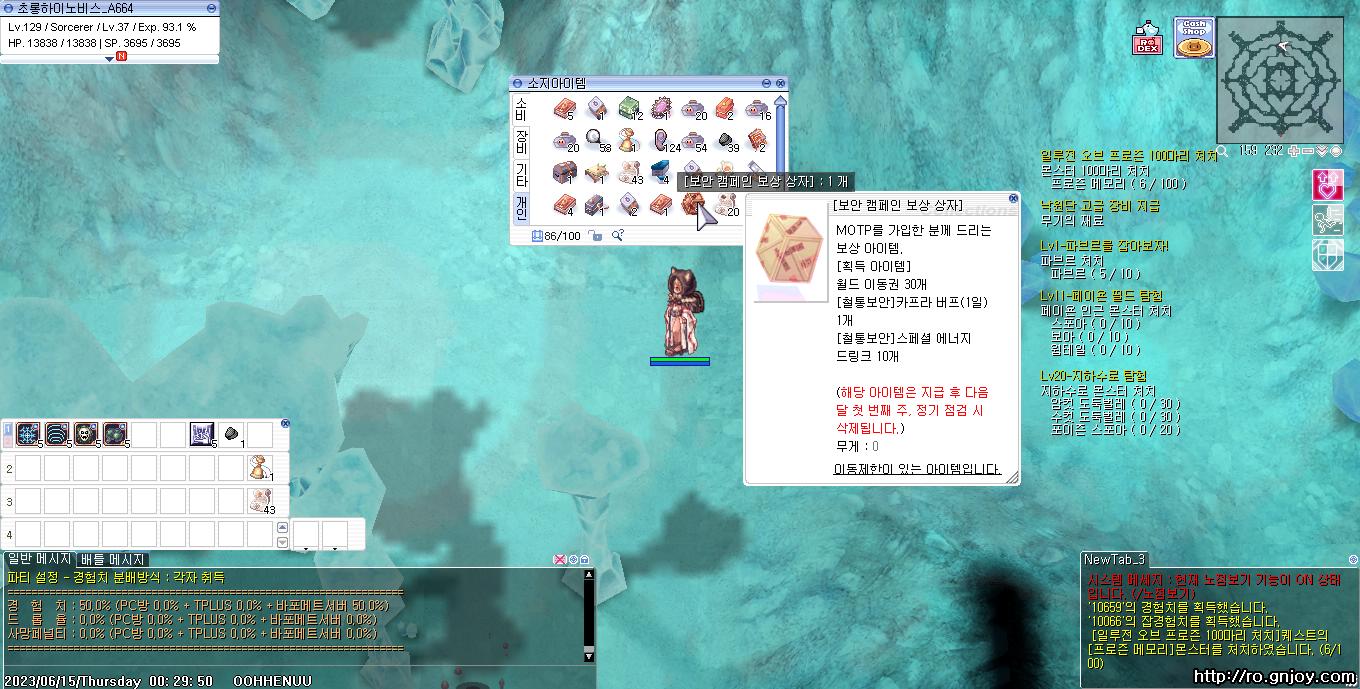This screenshot has height=689, width=1360.
Task: Close the 보안 캠페인 보상 상자 item description
Action: pyautogui.click(x=1013, y=198)
